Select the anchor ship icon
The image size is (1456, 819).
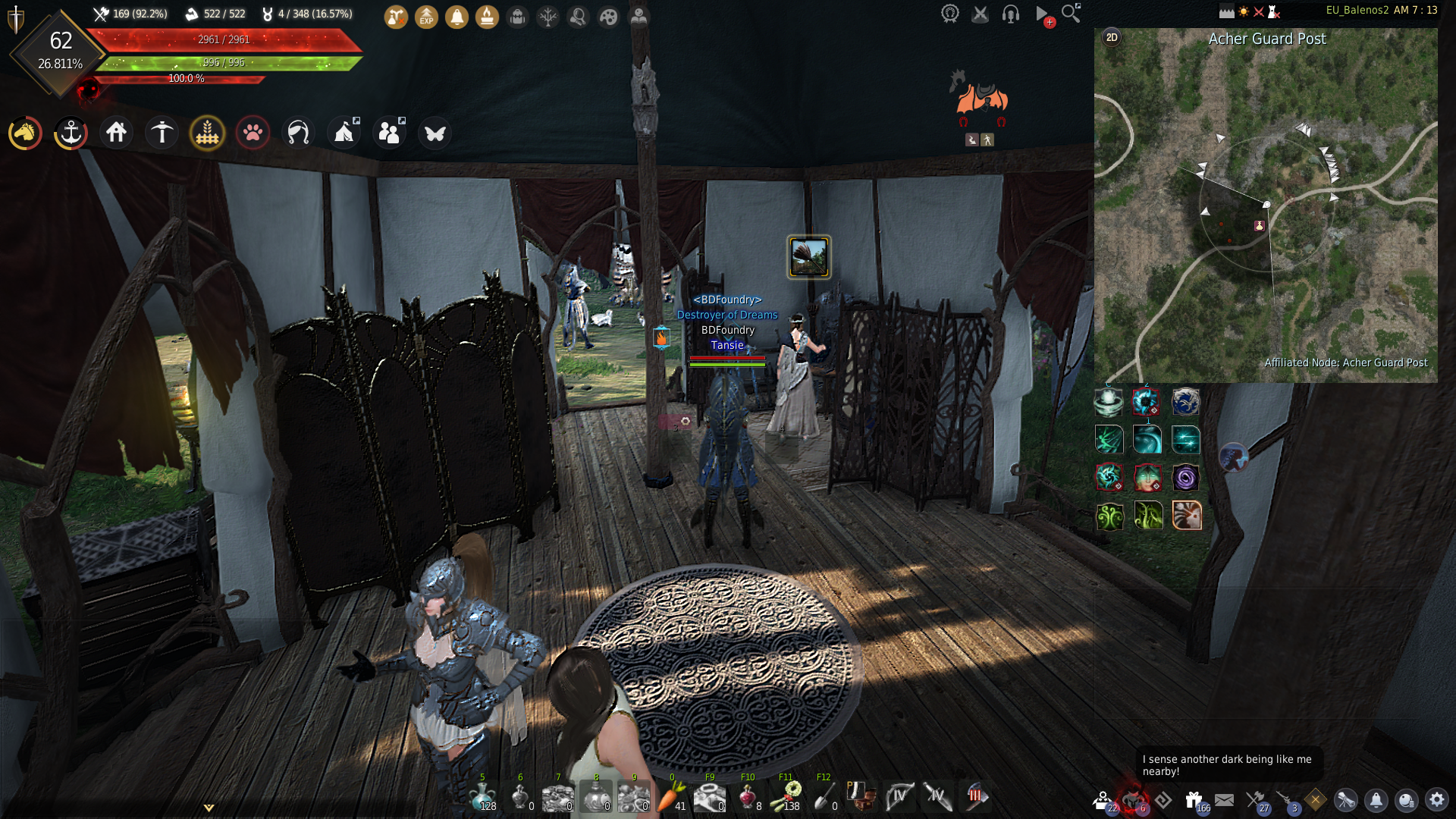pyautogui.click(x=71, y=133)
